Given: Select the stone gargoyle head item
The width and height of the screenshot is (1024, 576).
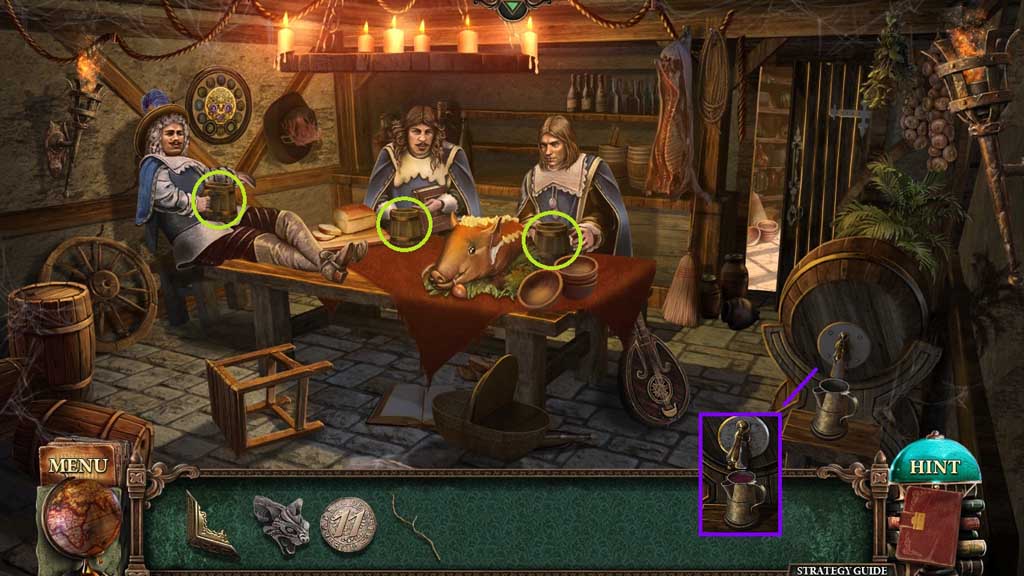Looking at the screenshot, I should coord(283,523).
